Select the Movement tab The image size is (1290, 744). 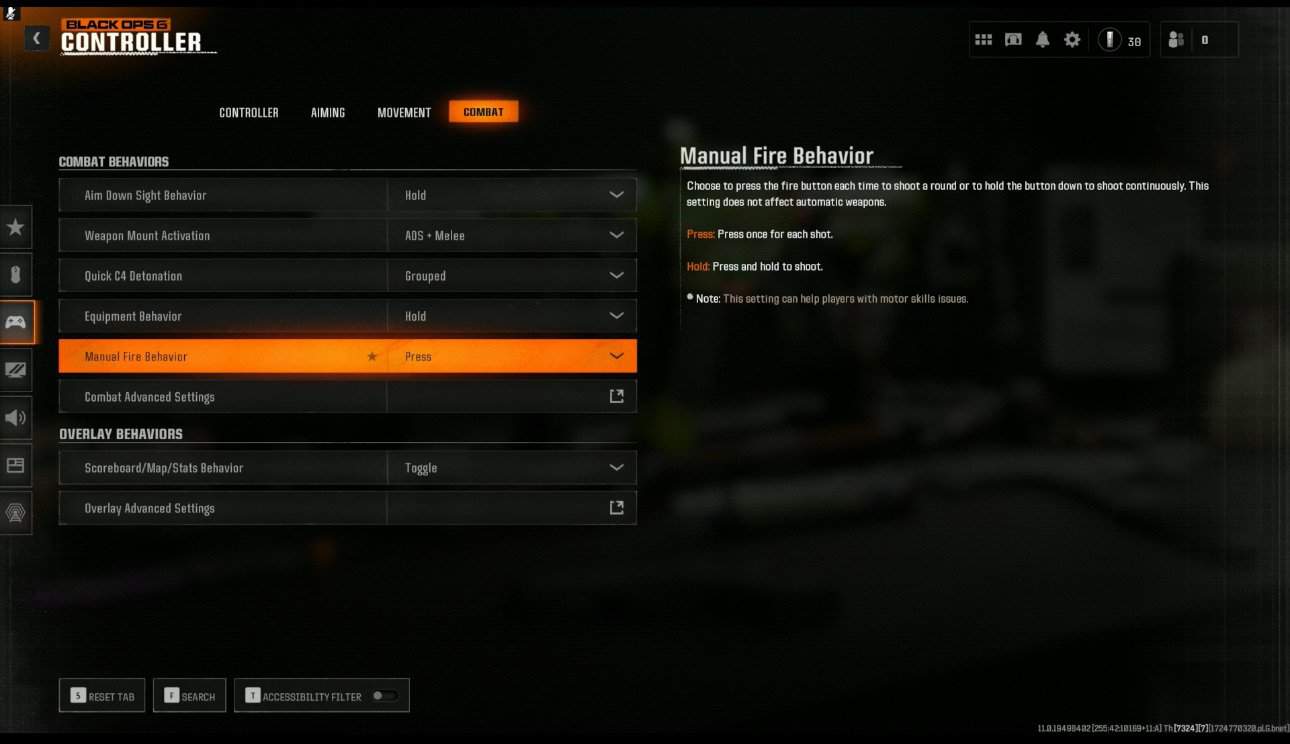[x=404, y=112]
